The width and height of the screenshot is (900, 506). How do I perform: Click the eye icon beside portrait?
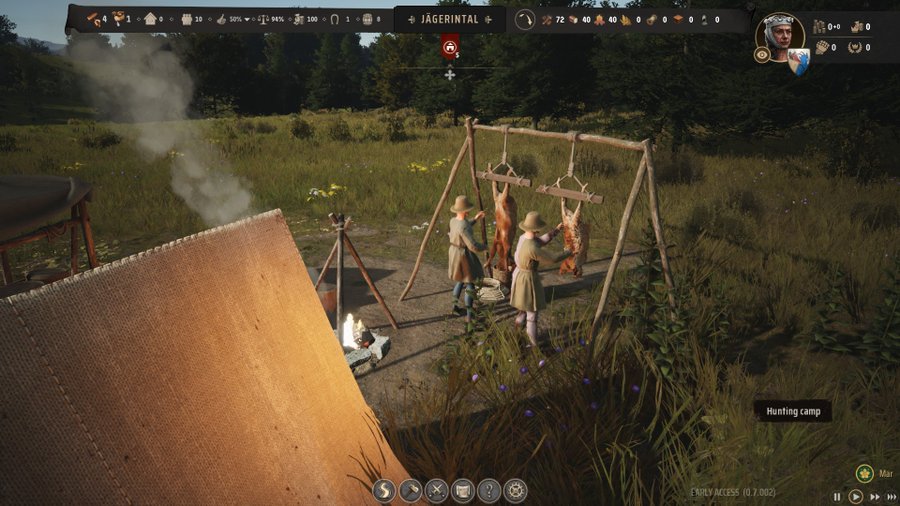pyautogui.click(x=762, y=56)
